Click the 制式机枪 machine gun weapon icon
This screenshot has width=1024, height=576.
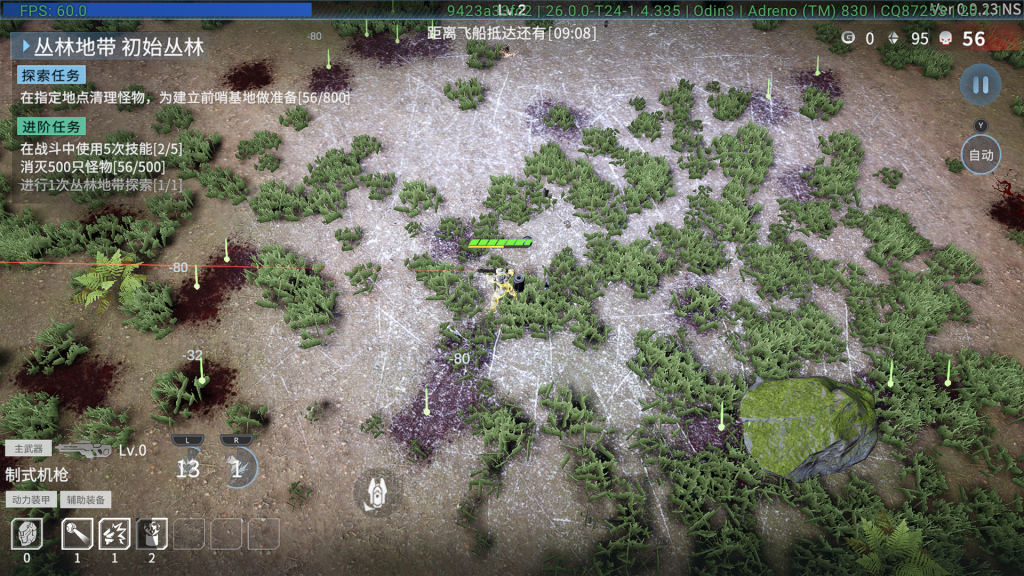point(84,450)
